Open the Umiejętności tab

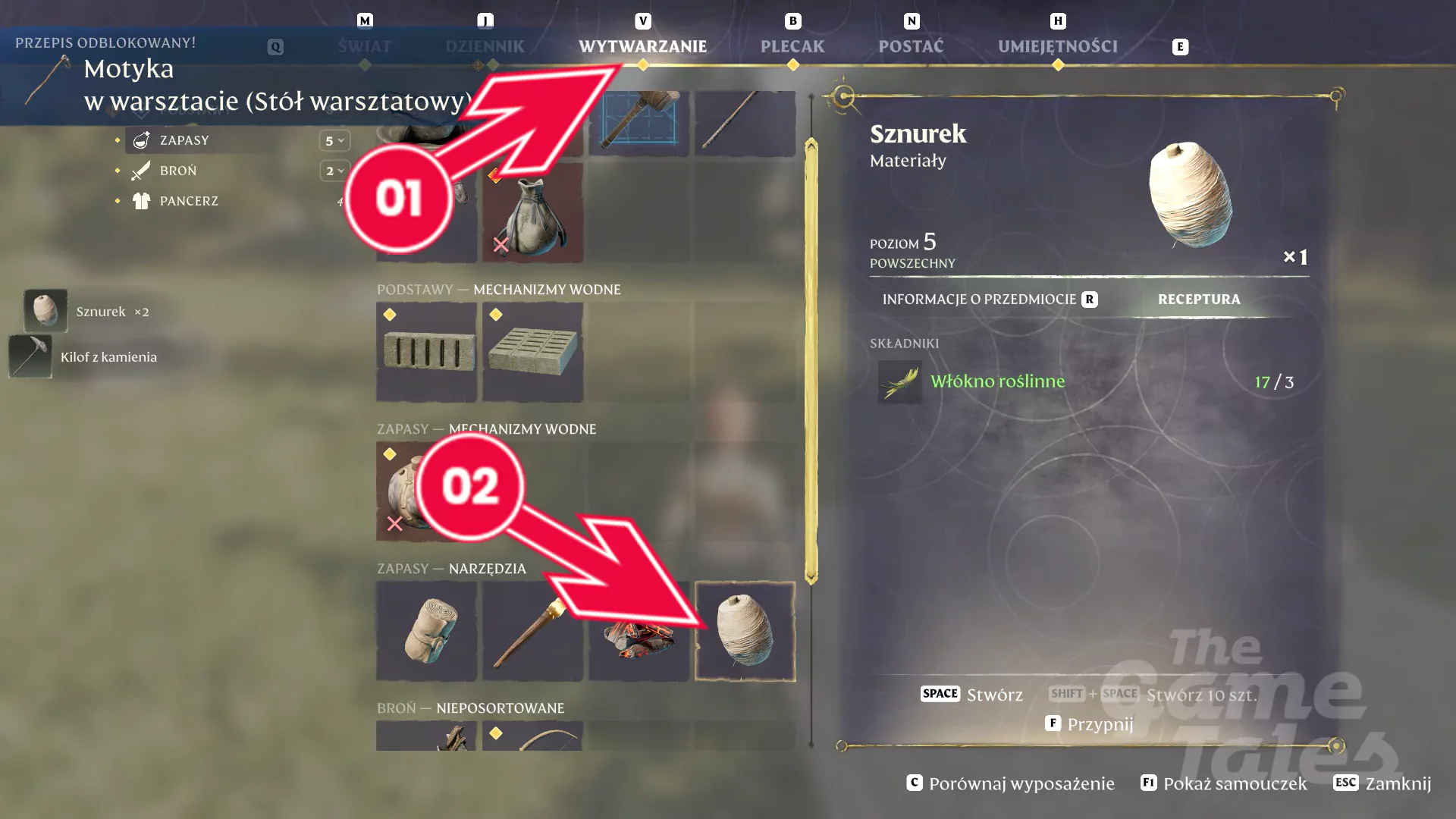coord(1057,46)
